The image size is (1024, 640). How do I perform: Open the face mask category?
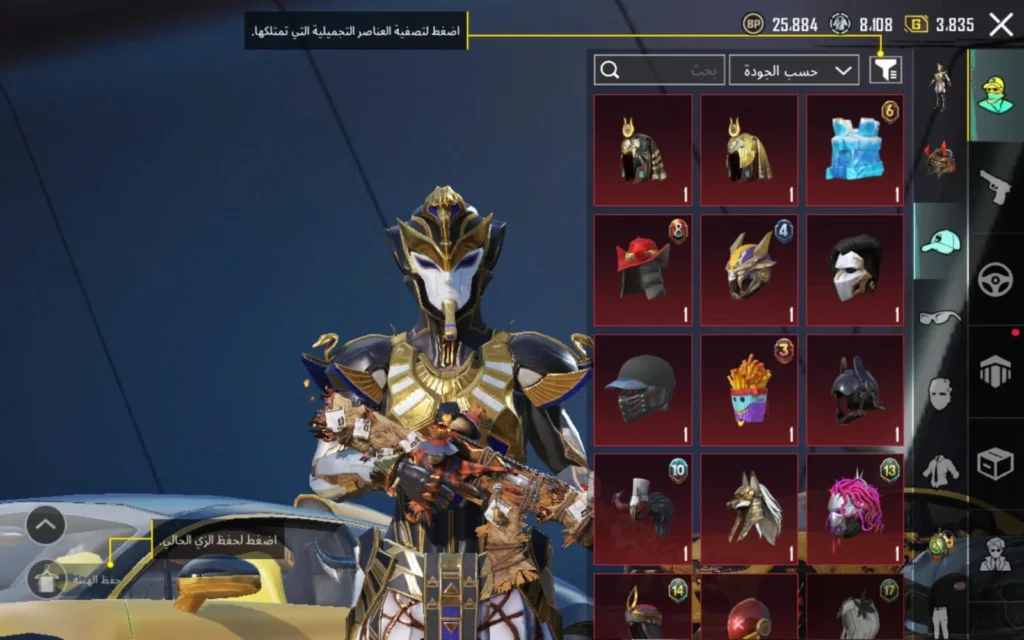[x=939, y=393]
